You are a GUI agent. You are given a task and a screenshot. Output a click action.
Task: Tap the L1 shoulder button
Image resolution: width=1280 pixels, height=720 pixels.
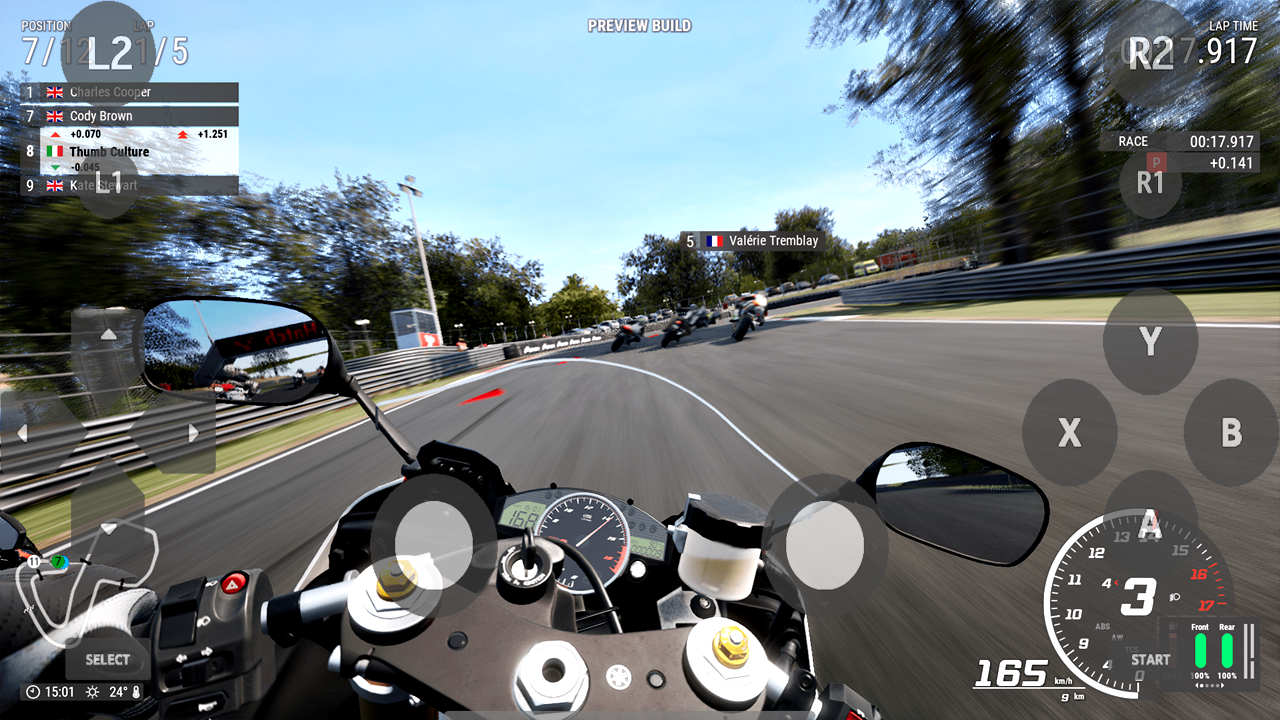pyautogui.click(x=108, y=183)
